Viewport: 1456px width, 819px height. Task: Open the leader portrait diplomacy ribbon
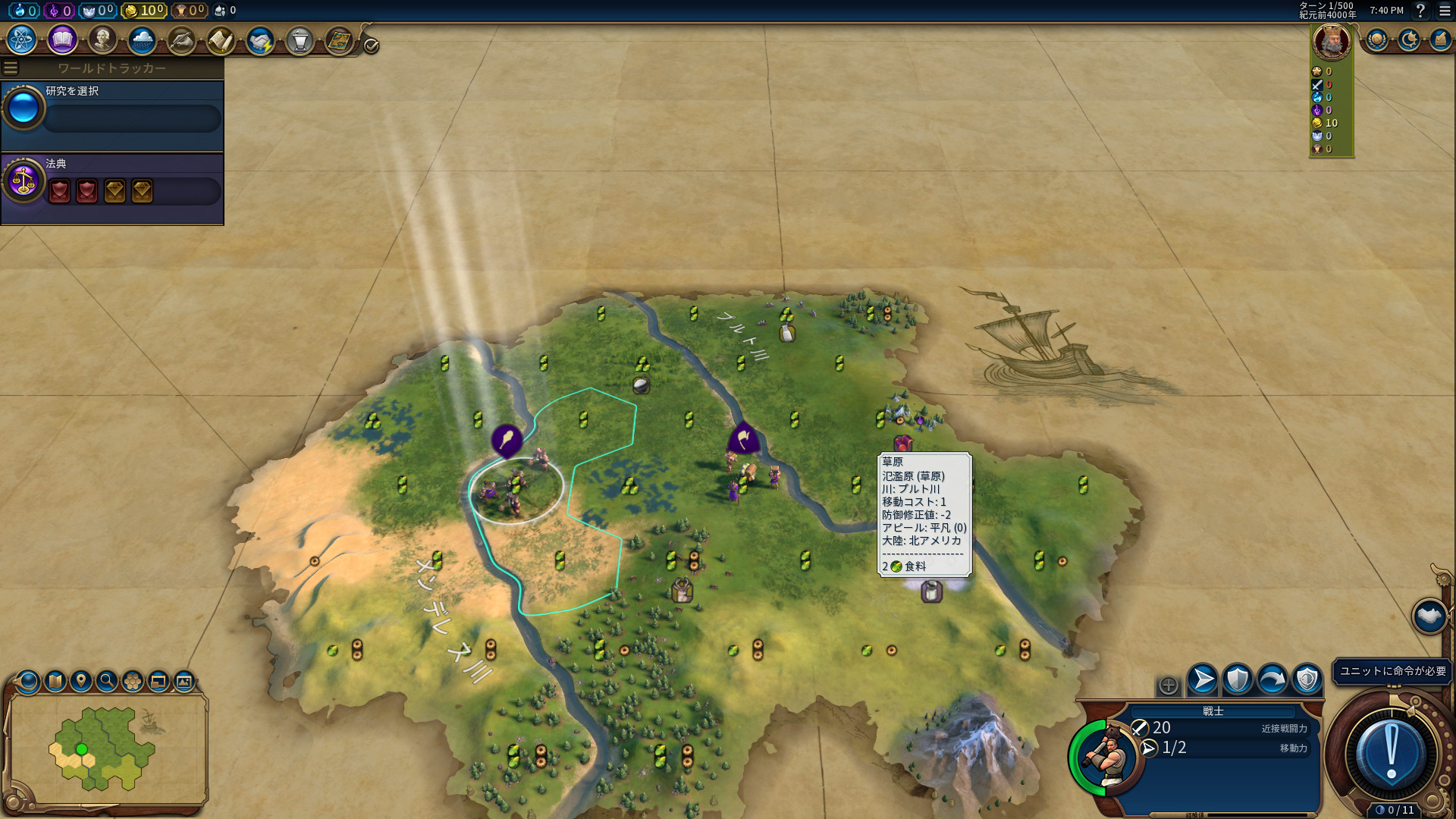pyautogui.click(x=1331, y=42)
